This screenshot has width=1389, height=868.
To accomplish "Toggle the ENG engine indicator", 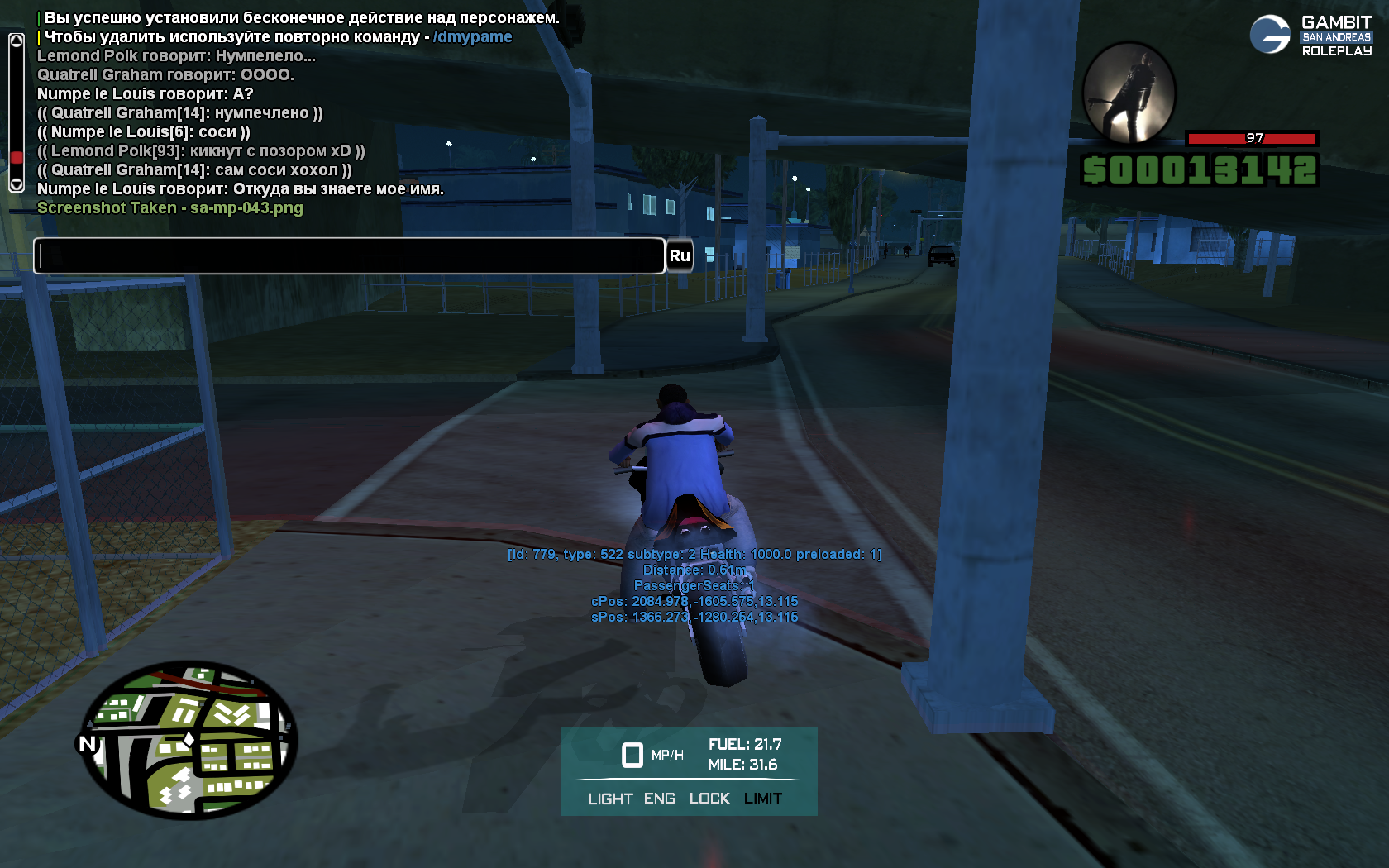I will 659,799.
